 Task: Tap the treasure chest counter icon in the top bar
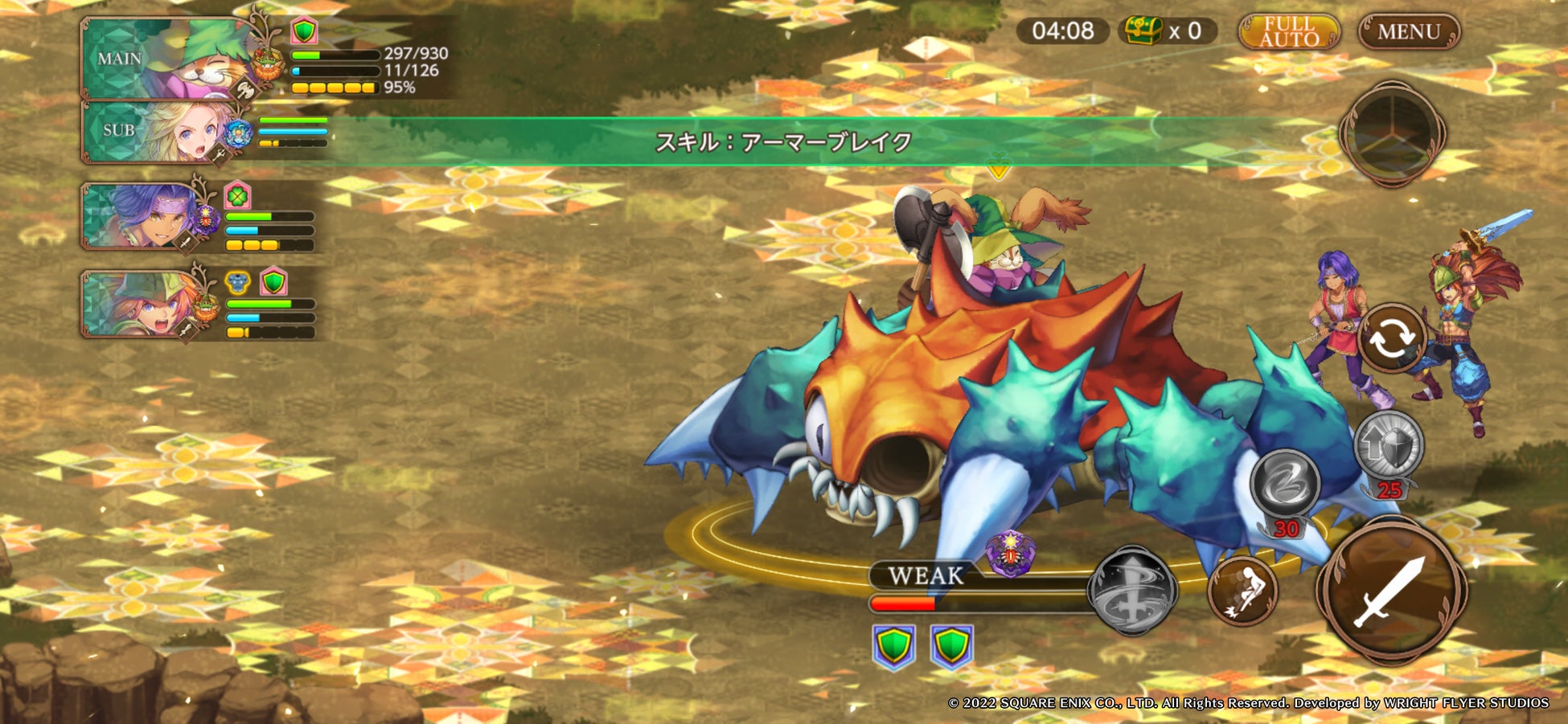[x=1142, y=31]
